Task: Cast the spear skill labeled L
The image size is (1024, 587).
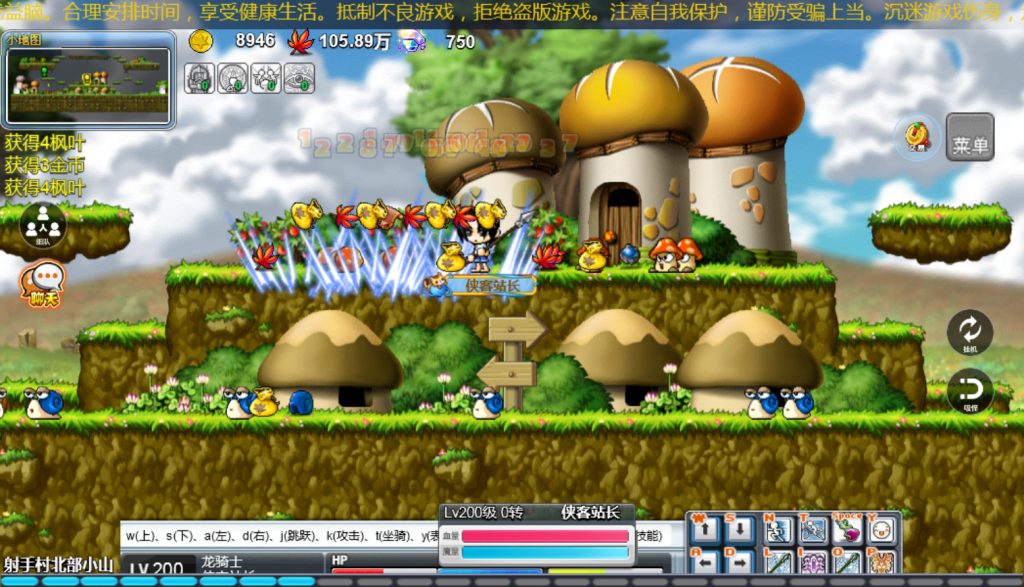Action: (778, 563)
